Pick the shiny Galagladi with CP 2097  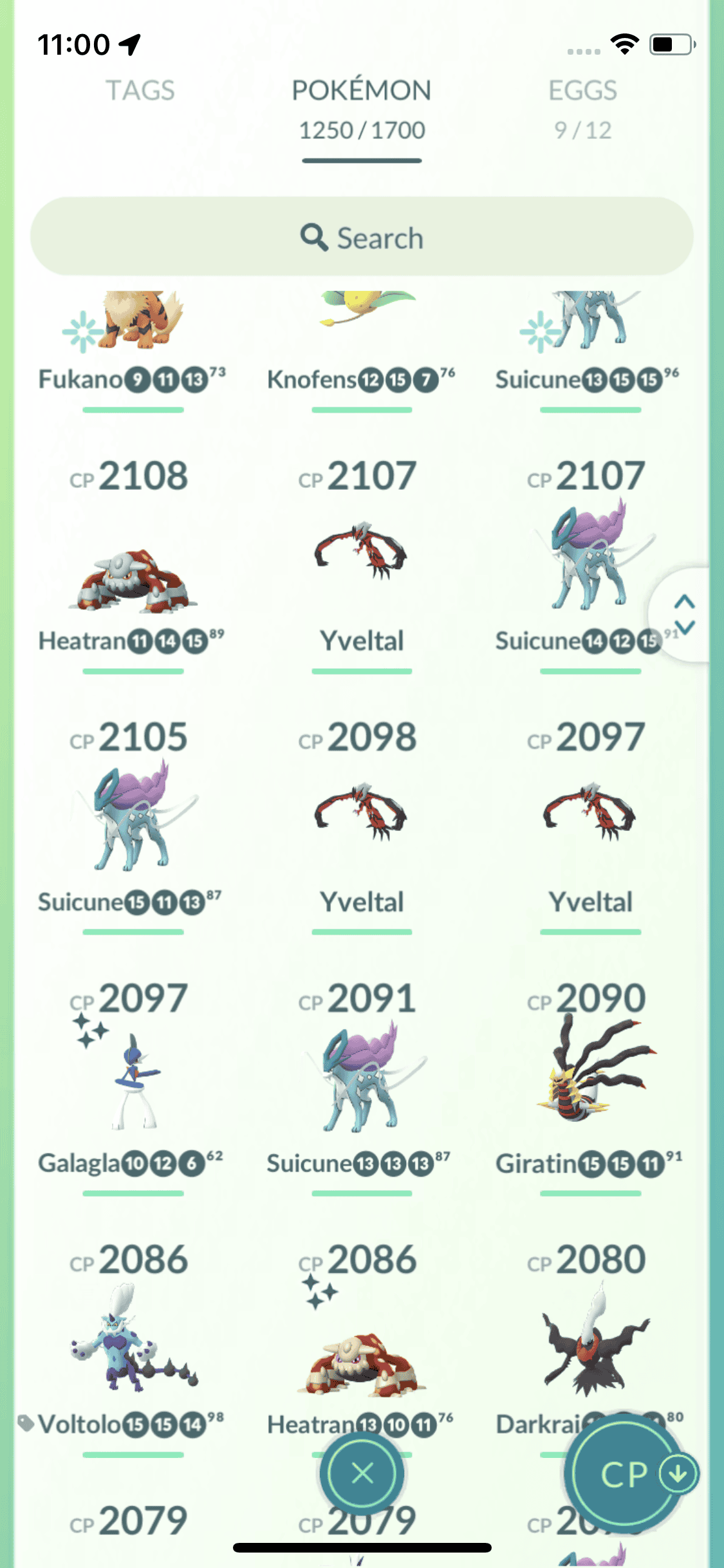click(133, 1081)
